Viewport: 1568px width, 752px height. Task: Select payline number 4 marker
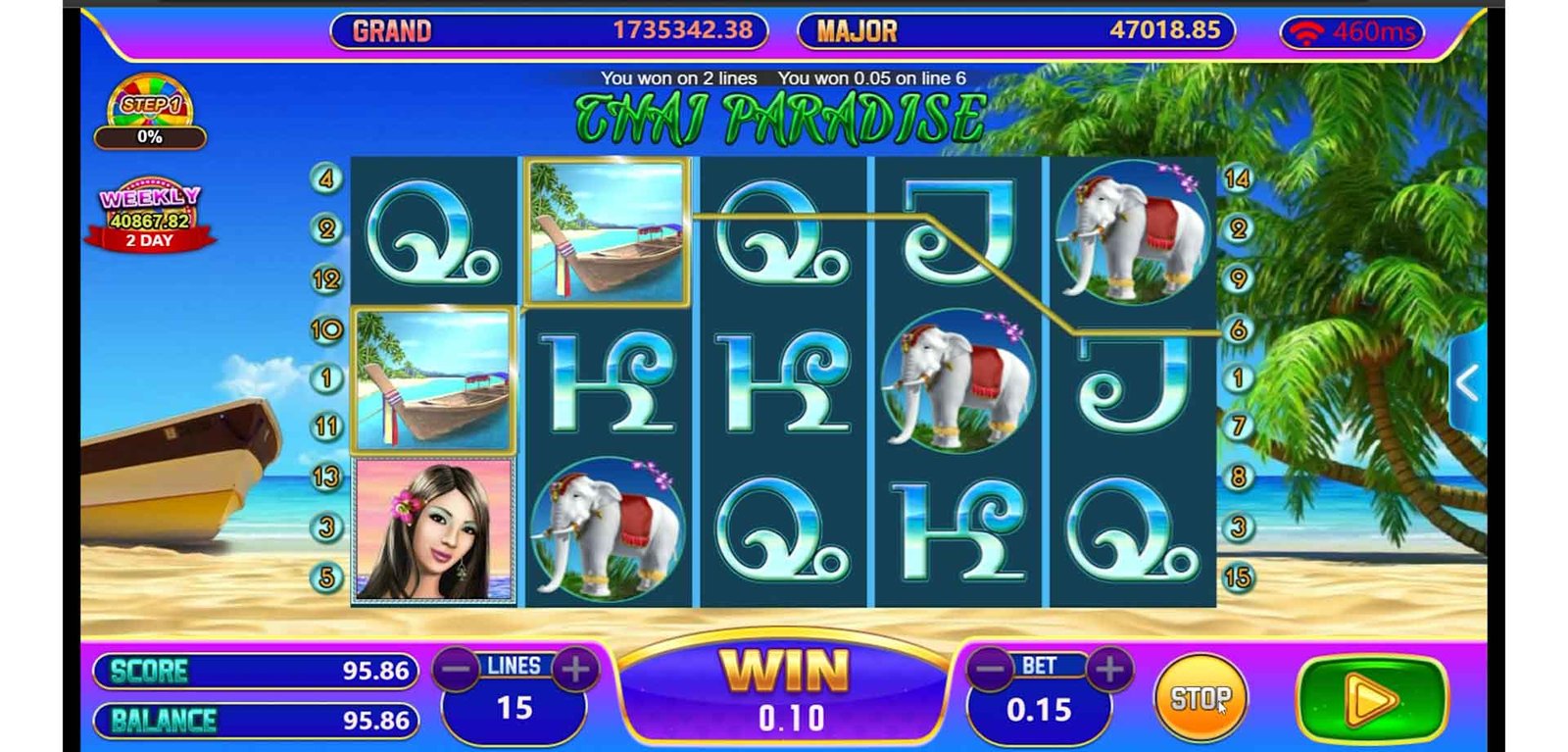(326, 178)
